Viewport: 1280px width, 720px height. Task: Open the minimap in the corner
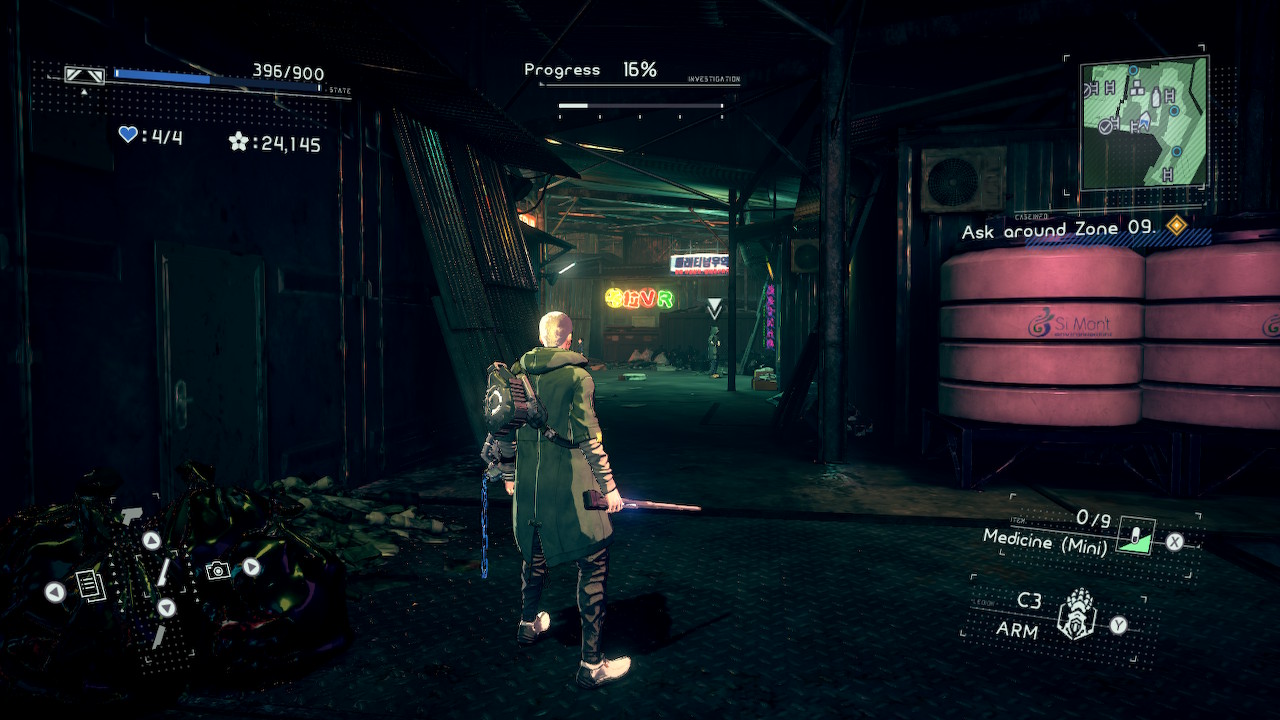1144,122
